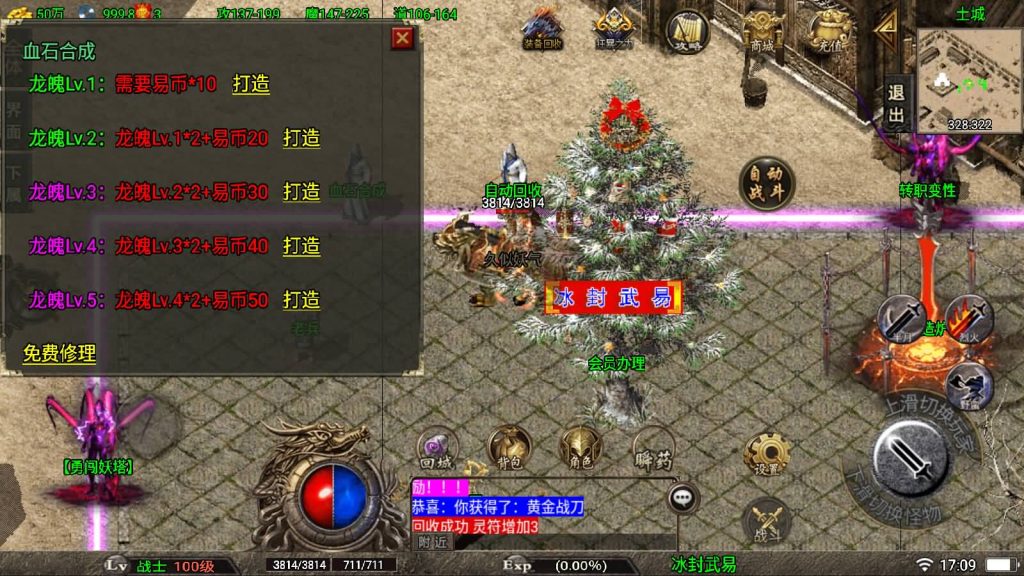The image size is (1024, 576).
Task: Collapse the top menu with the gold arrow
Action: 885,29
